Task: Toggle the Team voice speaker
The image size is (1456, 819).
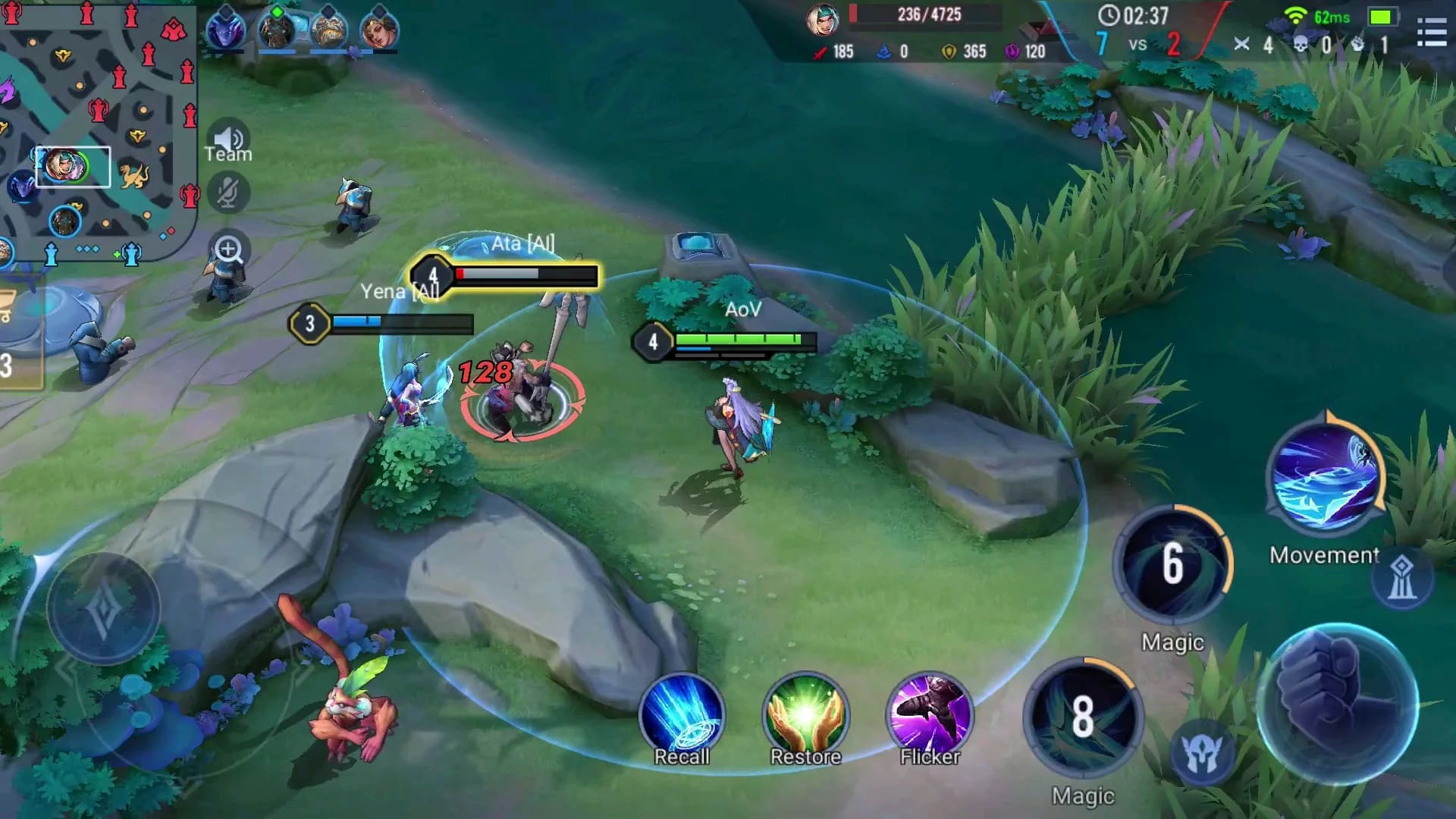Action: 227,140
